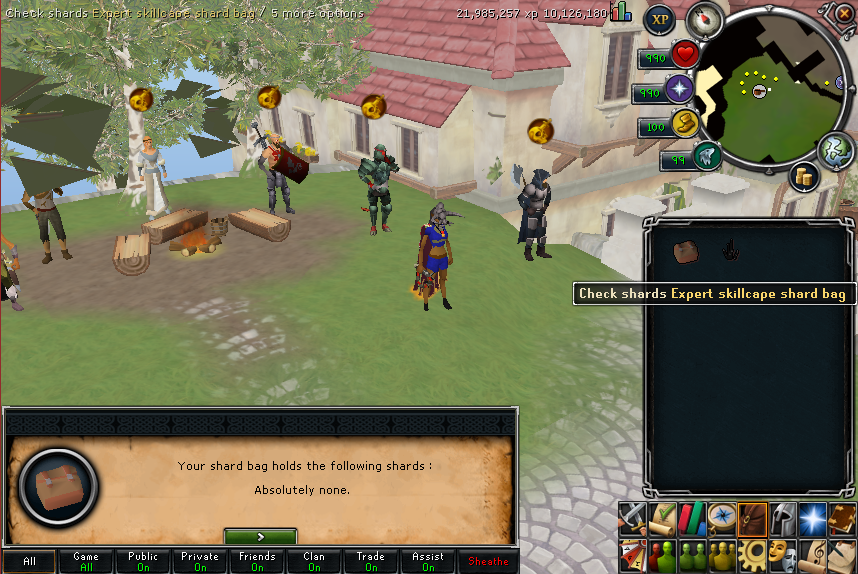Image resolution: width=858 pixels, height=574 pixels.
Task: Open the settings gear tab
Action: (752, 551)
